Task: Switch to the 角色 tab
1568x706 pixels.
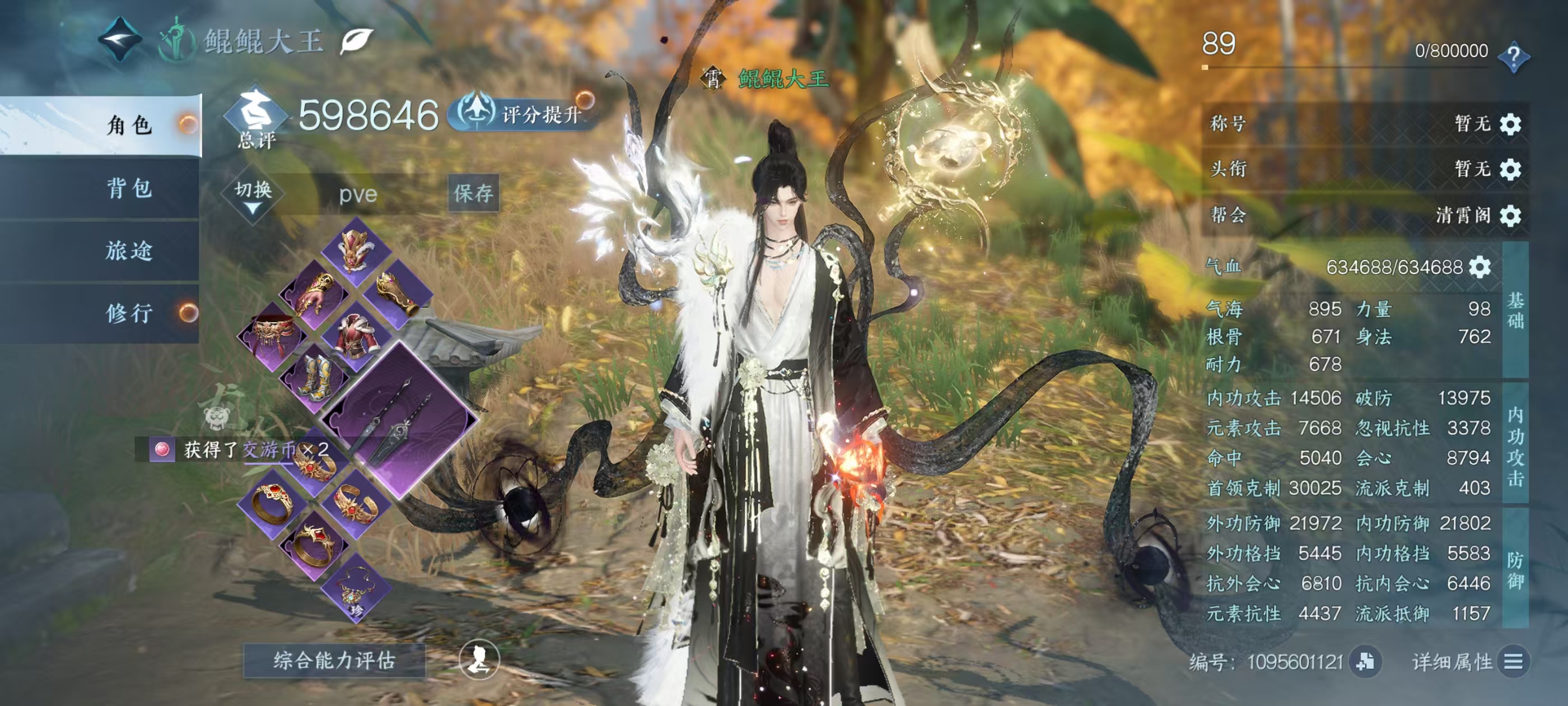Action: pyautogui.click(x=129, y=126)
